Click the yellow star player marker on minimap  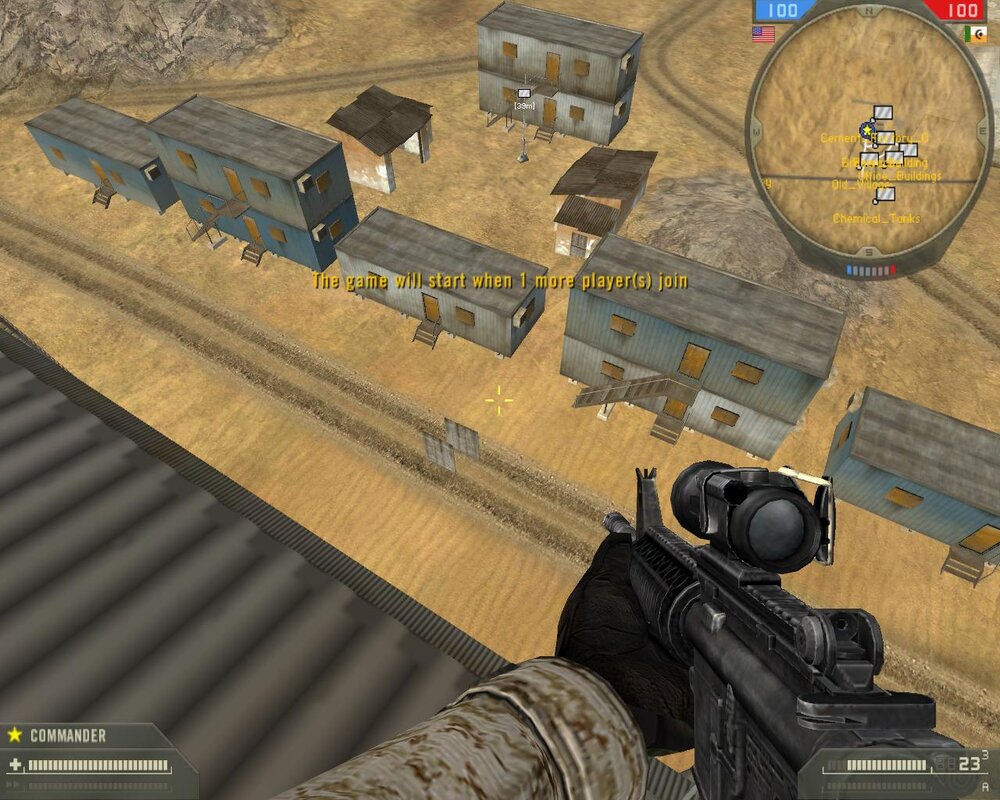pyautogui.click(x=866, y=130)
